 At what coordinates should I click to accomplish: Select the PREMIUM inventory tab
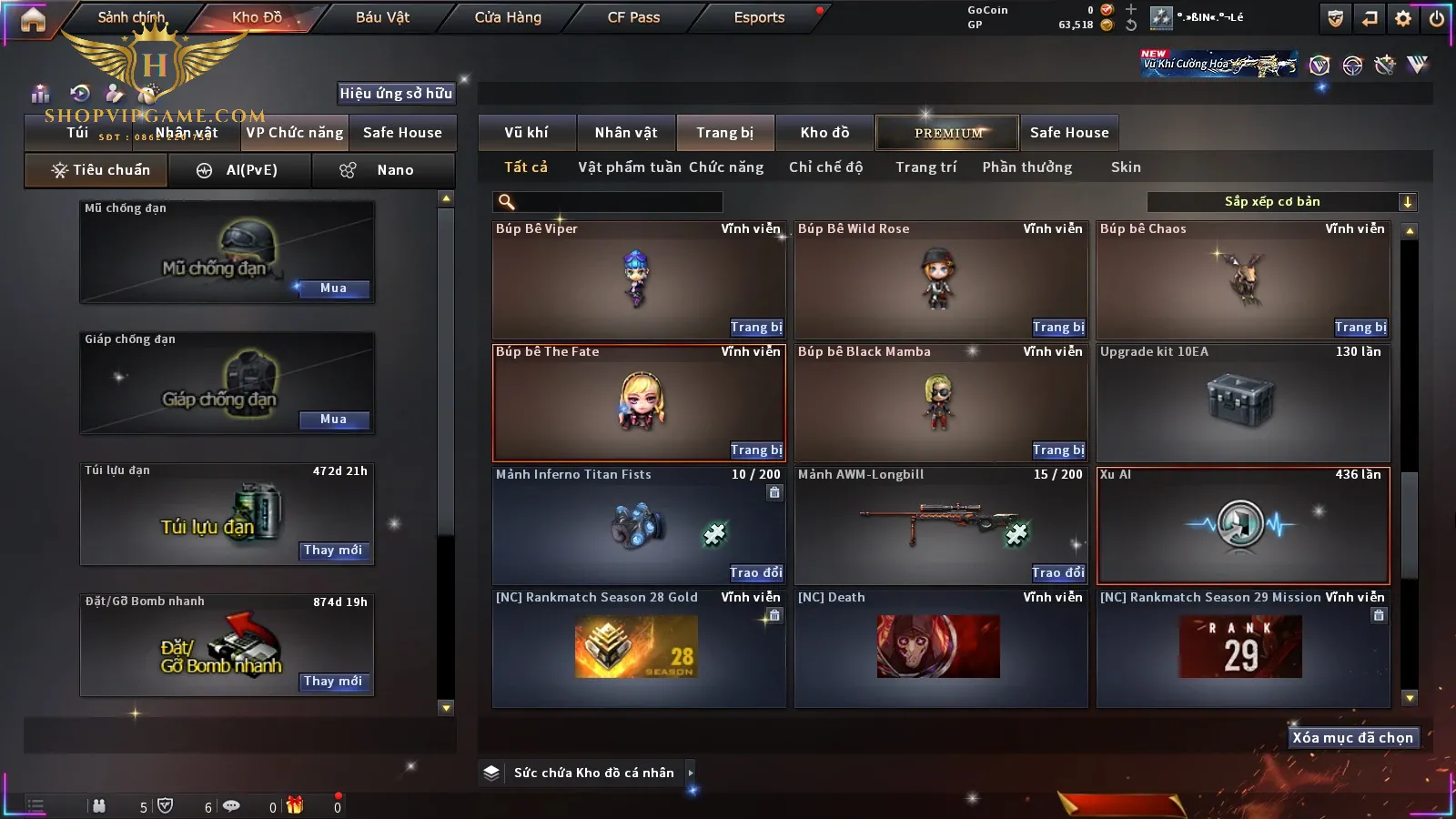(x=948, y=133)
